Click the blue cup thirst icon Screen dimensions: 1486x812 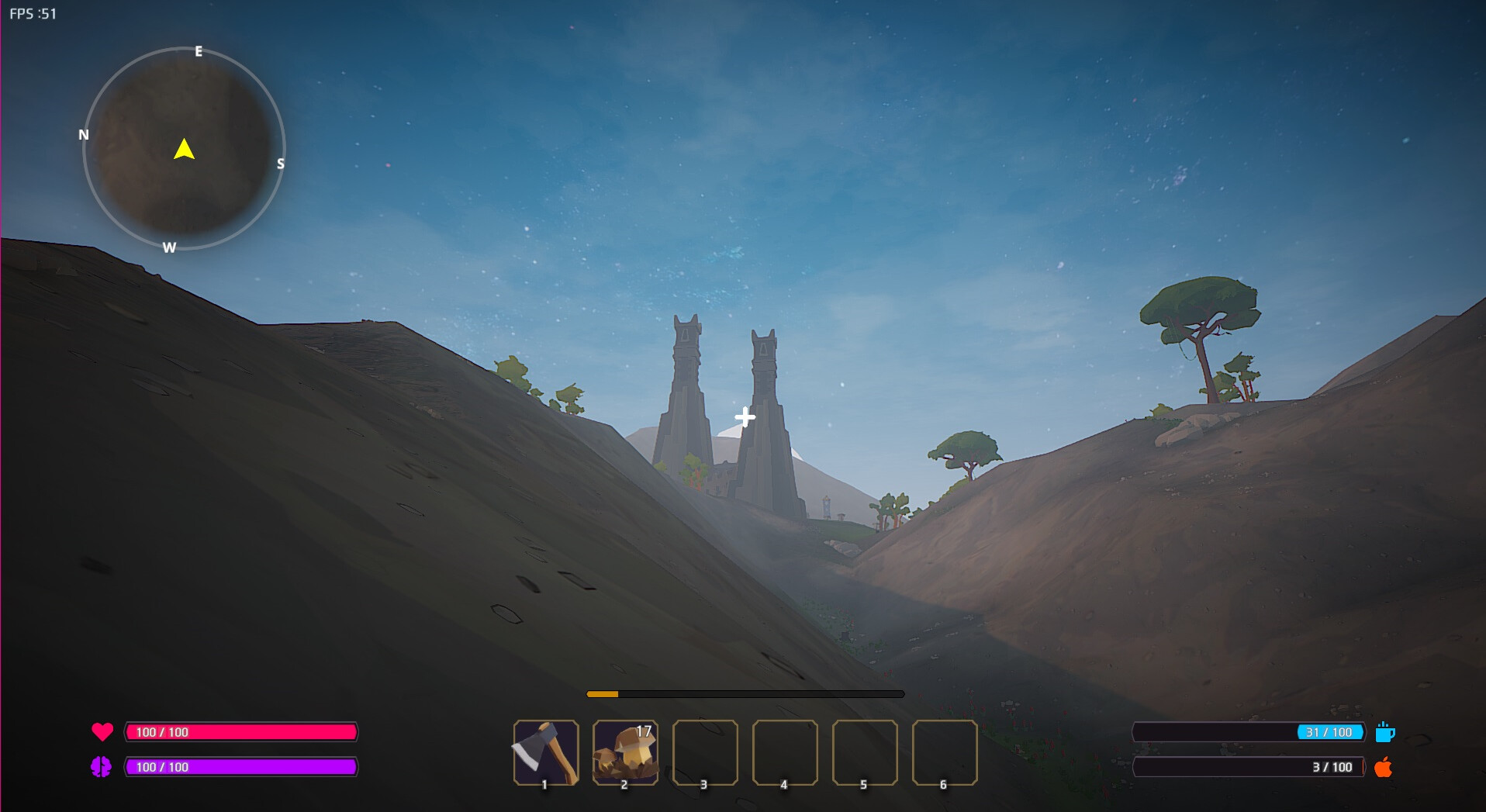(x=1386, y=731)
